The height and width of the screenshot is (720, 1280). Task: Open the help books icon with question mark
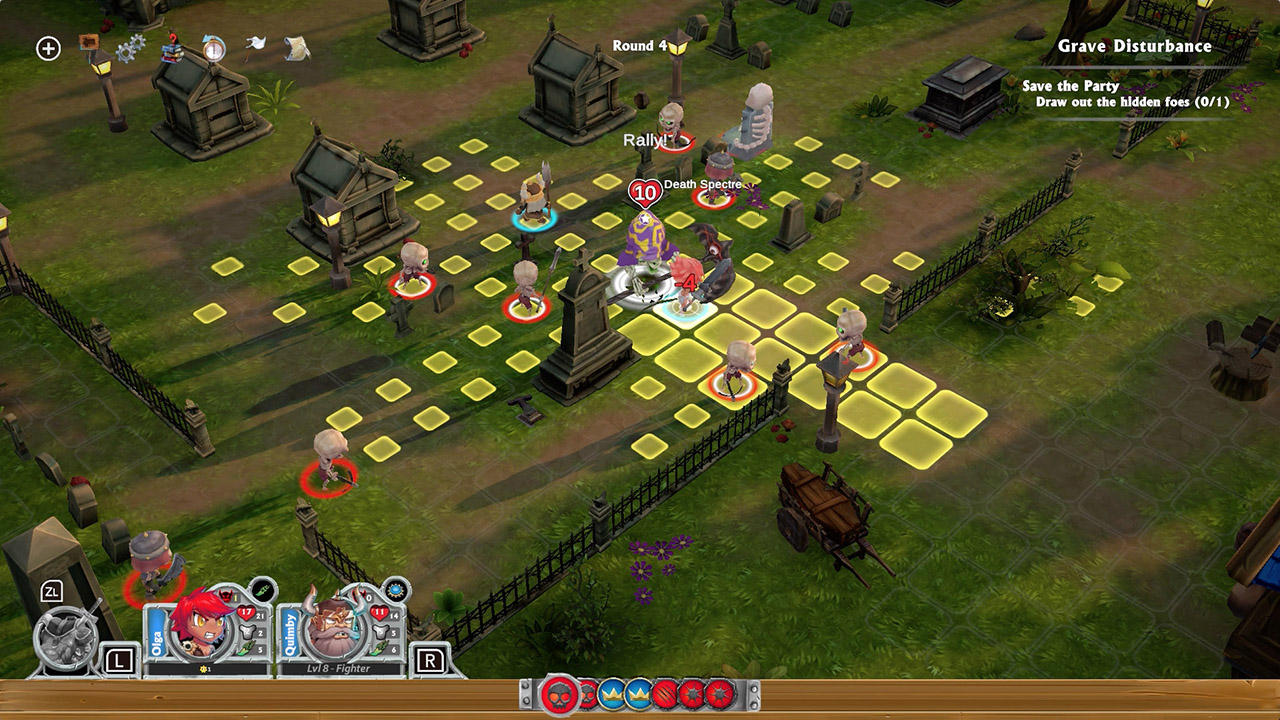coord(172,49)
